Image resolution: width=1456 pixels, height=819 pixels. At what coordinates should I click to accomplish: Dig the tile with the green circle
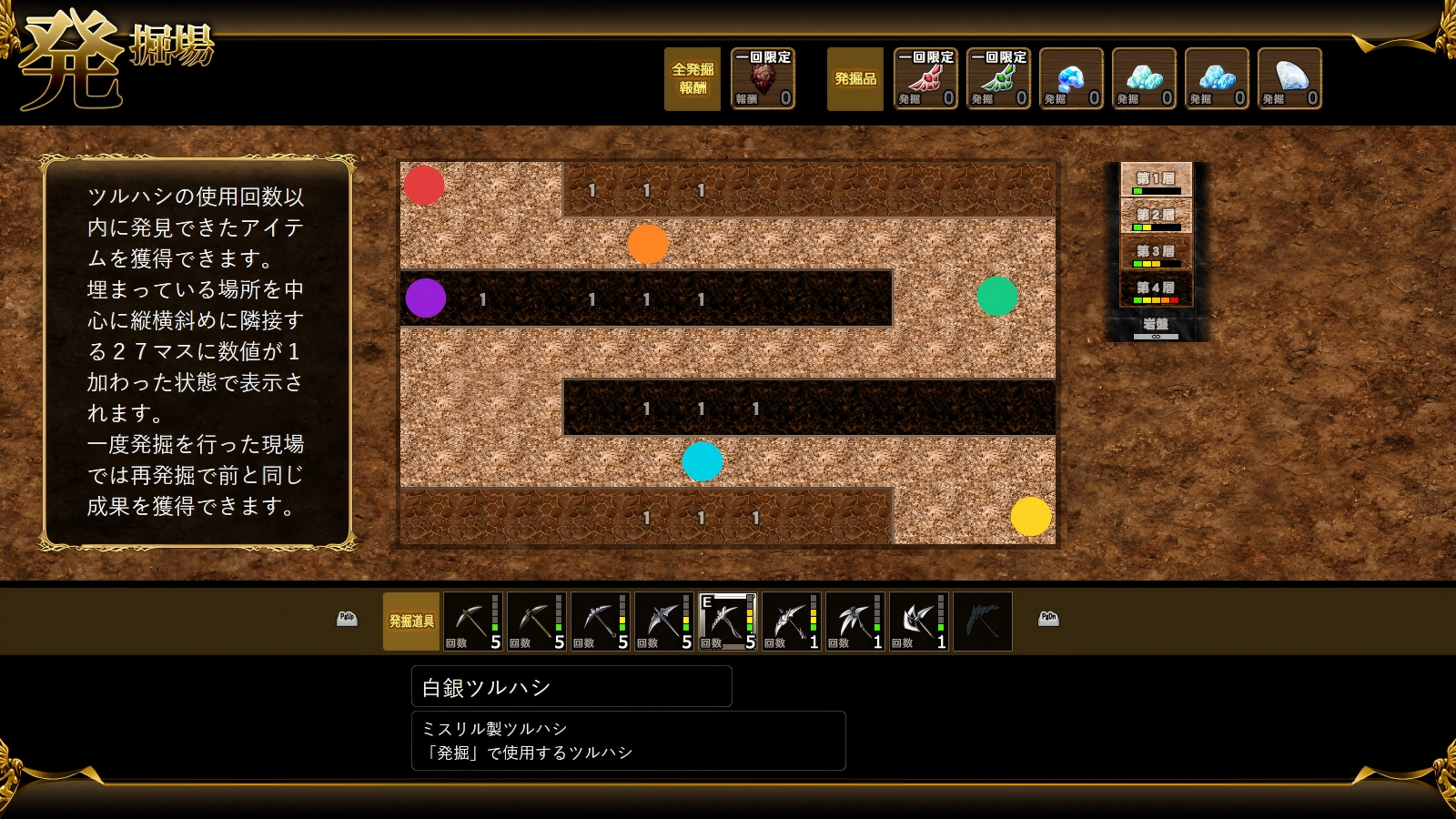[x=996, y=296]
